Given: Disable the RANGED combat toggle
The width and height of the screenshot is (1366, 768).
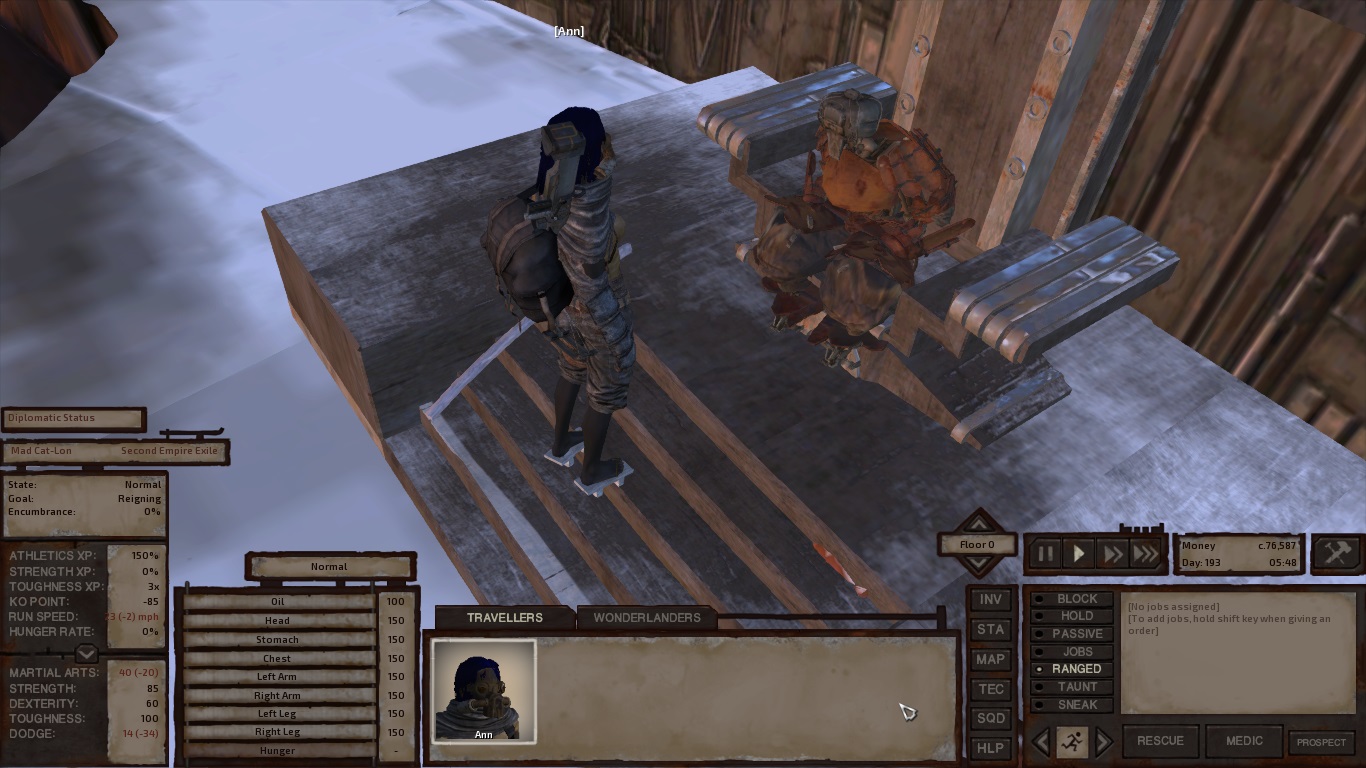Looking at the screenshot, I should [x=1071, y=668].
